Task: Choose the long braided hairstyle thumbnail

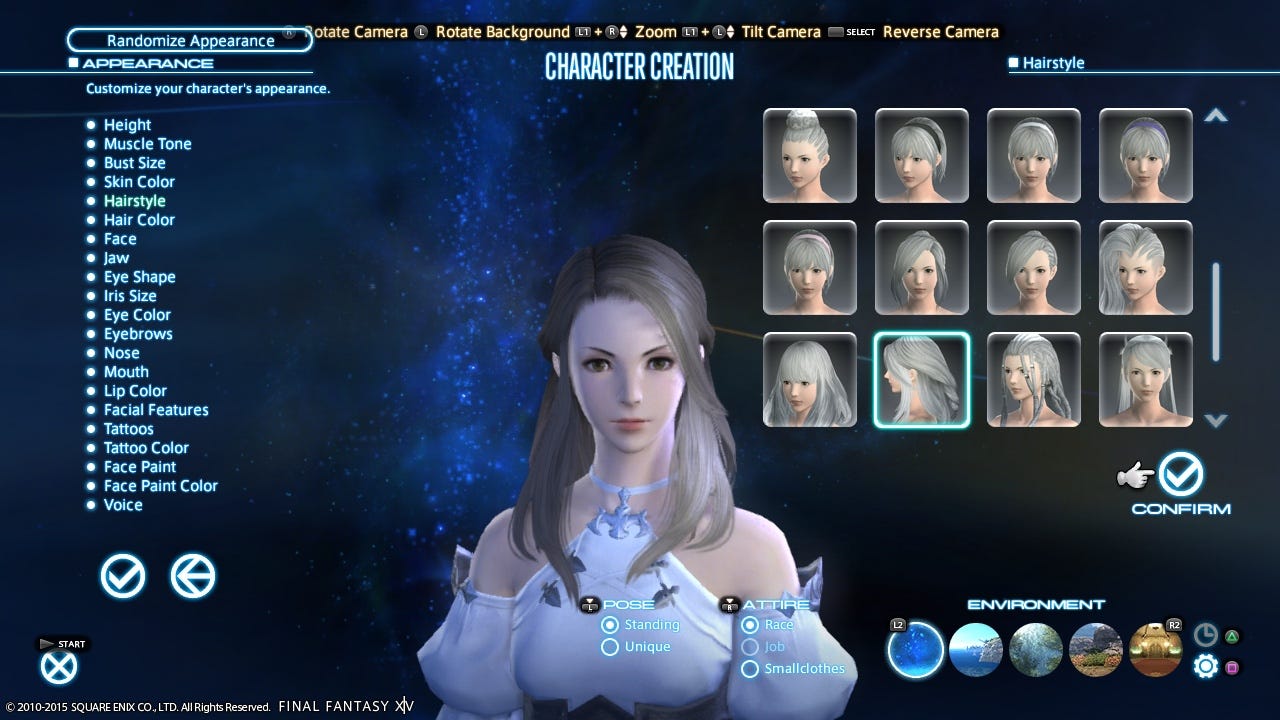Action: coord(1034,380)
